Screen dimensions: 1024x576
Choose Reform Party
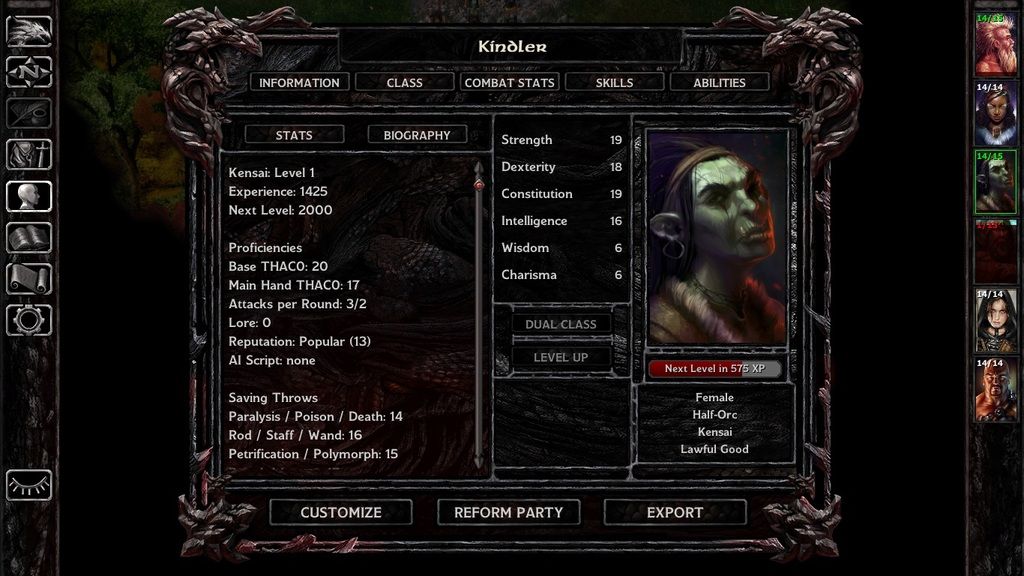(x=508, y=512)
